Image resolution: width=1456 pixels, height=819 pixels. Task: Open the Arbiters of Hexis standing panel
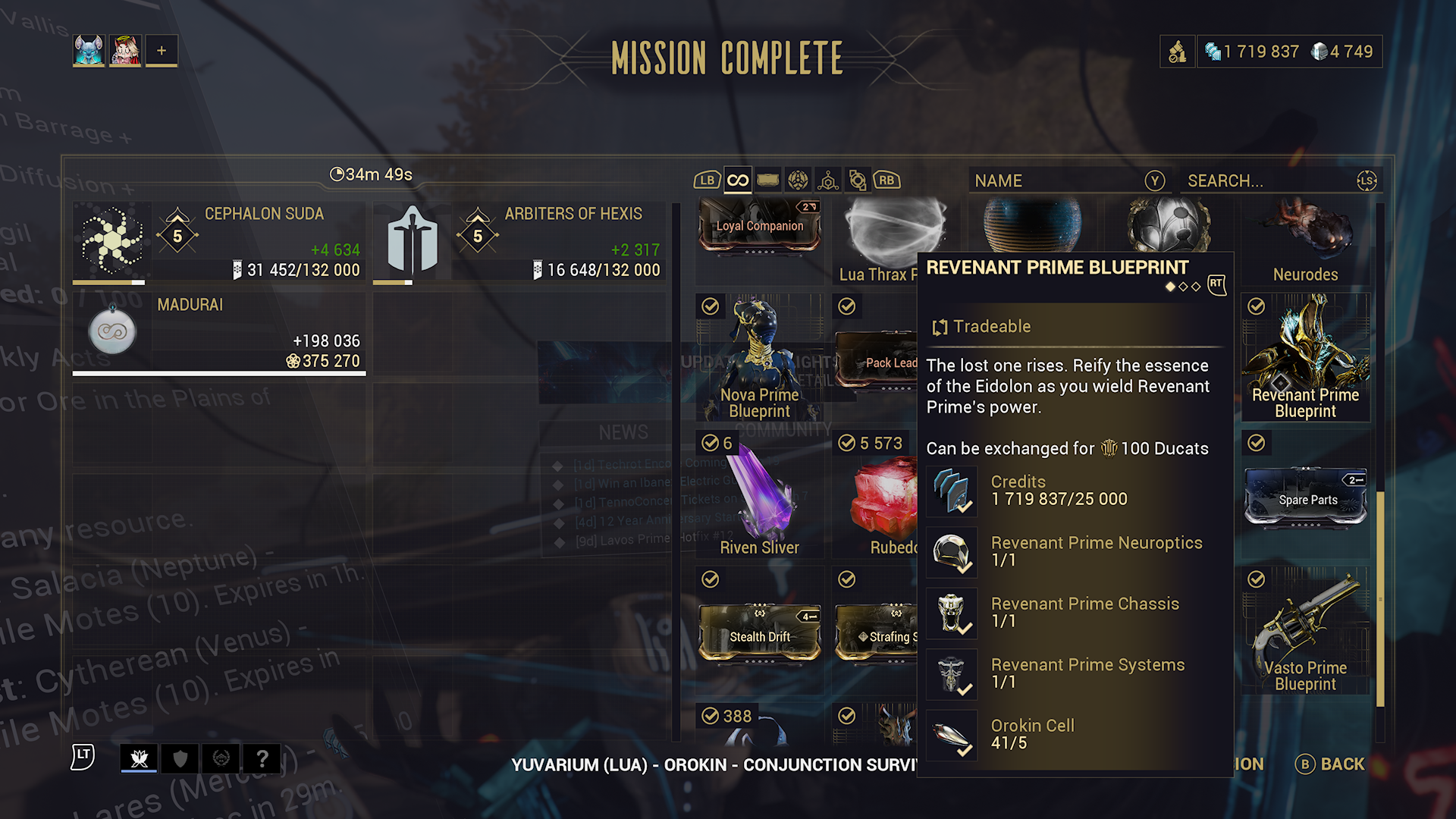(519, 243)
